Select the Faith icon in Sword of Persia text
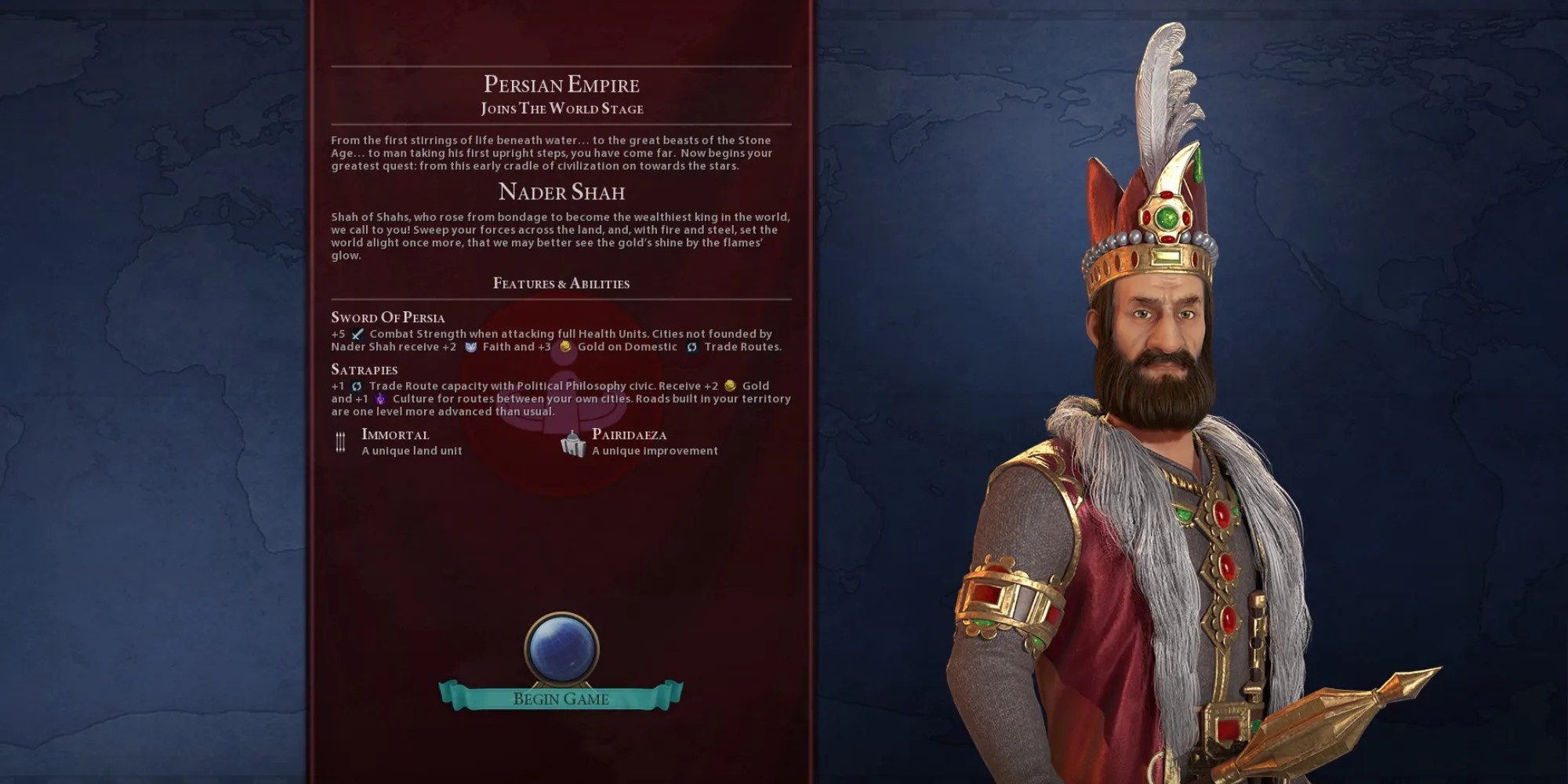This screenshot has width=1568, height=784. tap(471, 347)
